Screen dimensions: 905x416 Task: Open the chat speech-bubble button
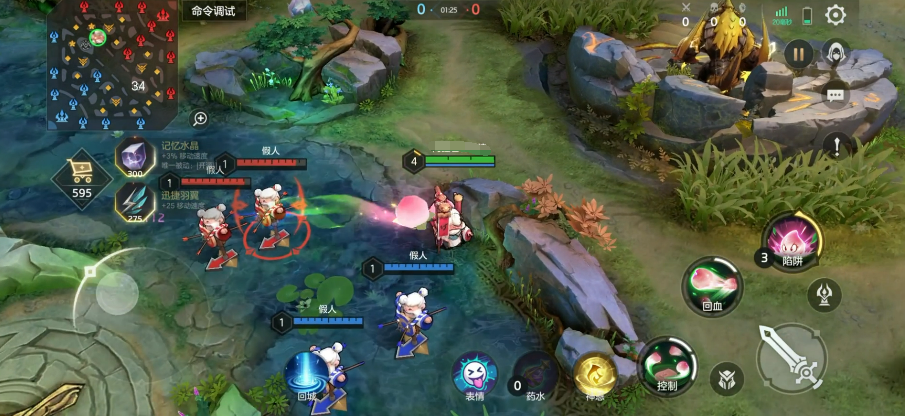835,96
